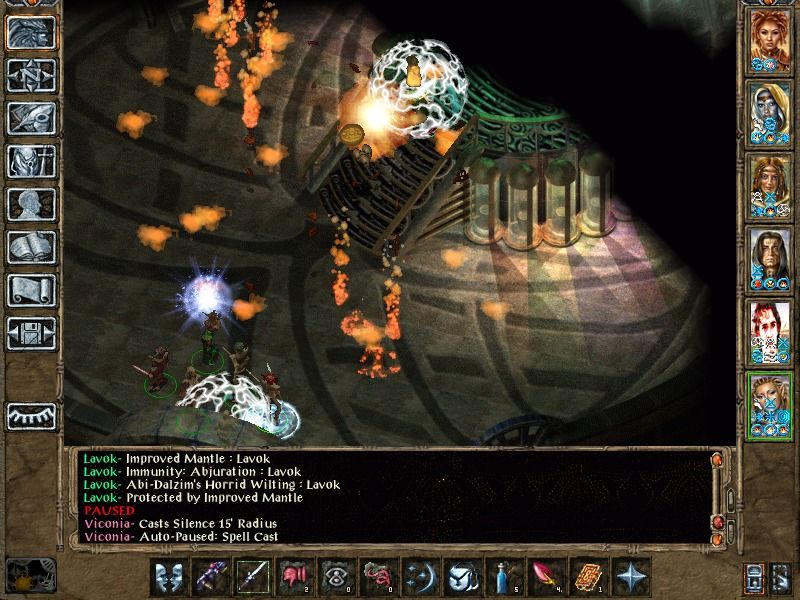This screenshot has height=600, width=800.
Task: Choose the highlighted sword weapon slot
Action: [252, 578]
